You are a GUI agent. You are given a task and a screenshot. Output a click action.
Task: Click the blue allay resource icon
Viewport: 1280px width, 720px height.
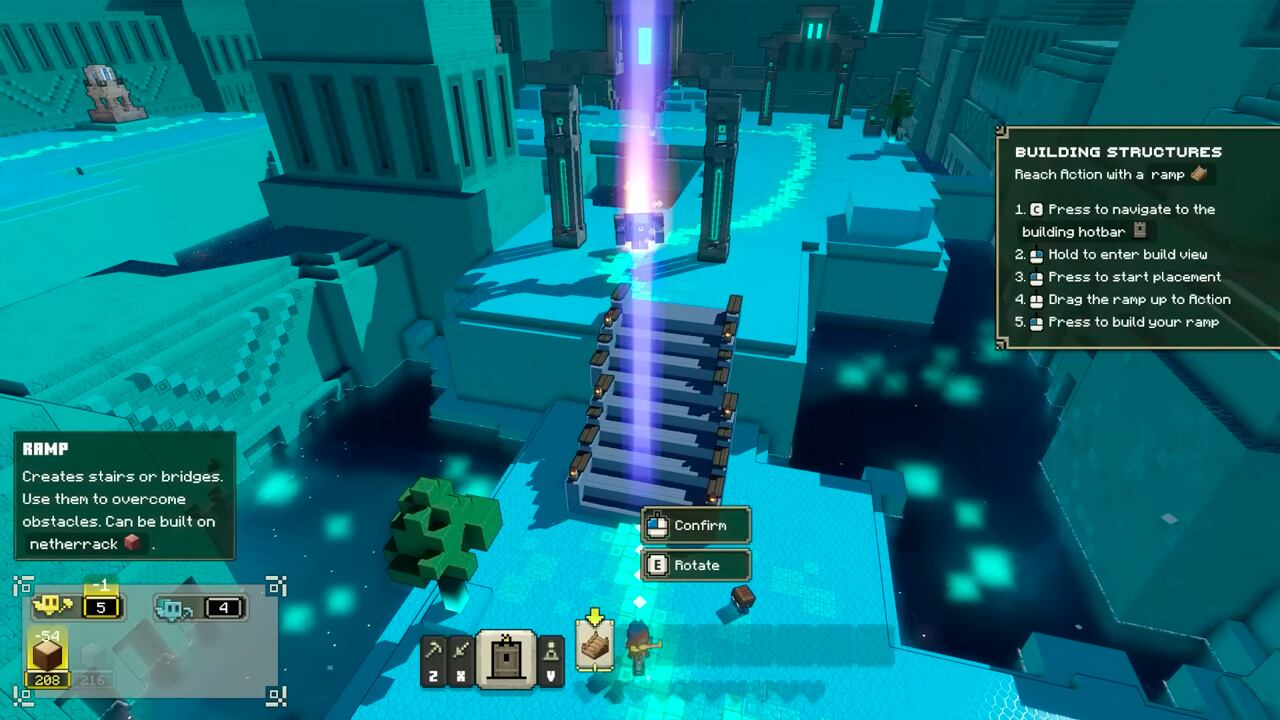coord(173,610)
